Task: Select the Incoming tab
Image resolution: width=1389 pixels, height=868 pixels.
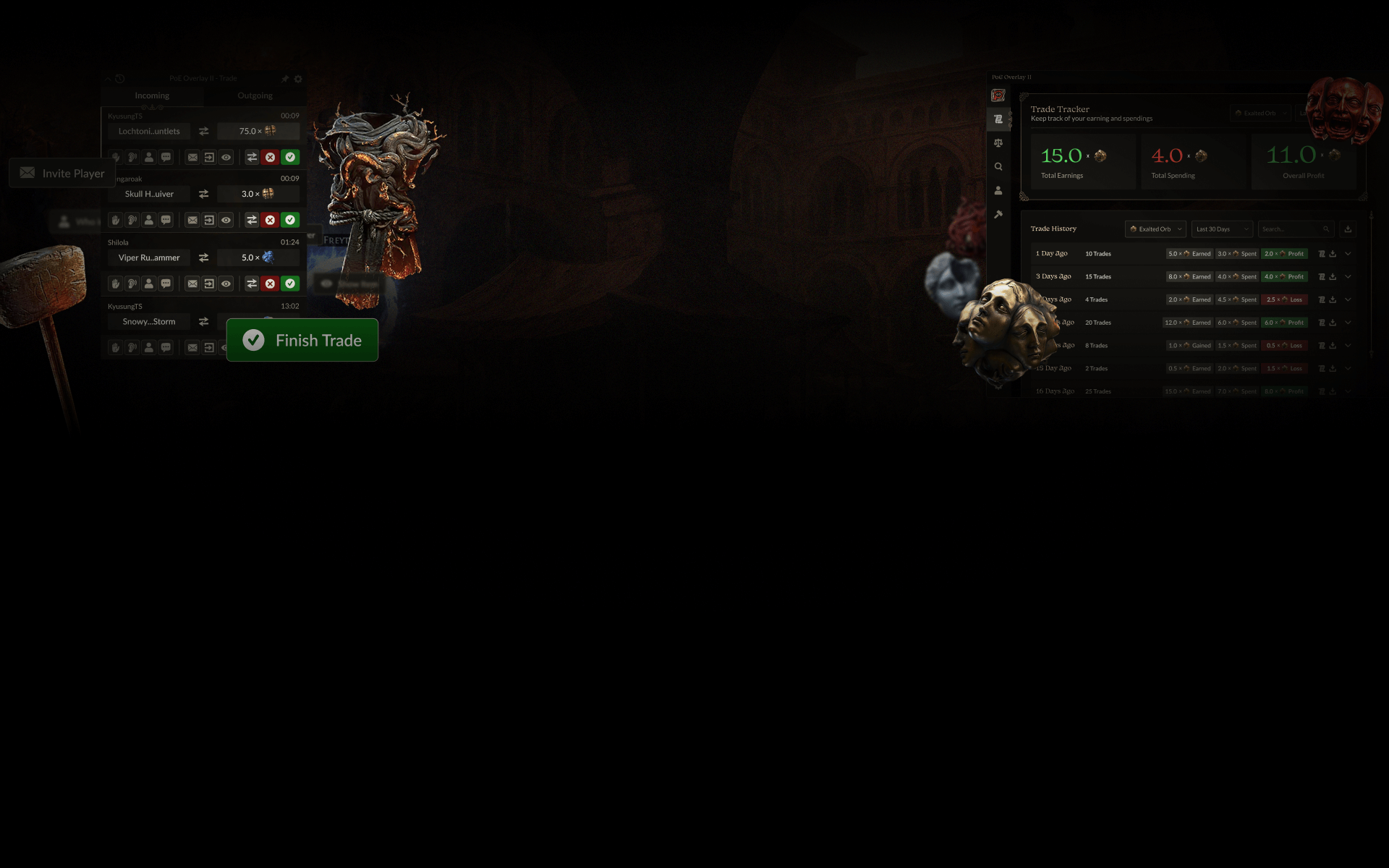Action: coord(152,95)
